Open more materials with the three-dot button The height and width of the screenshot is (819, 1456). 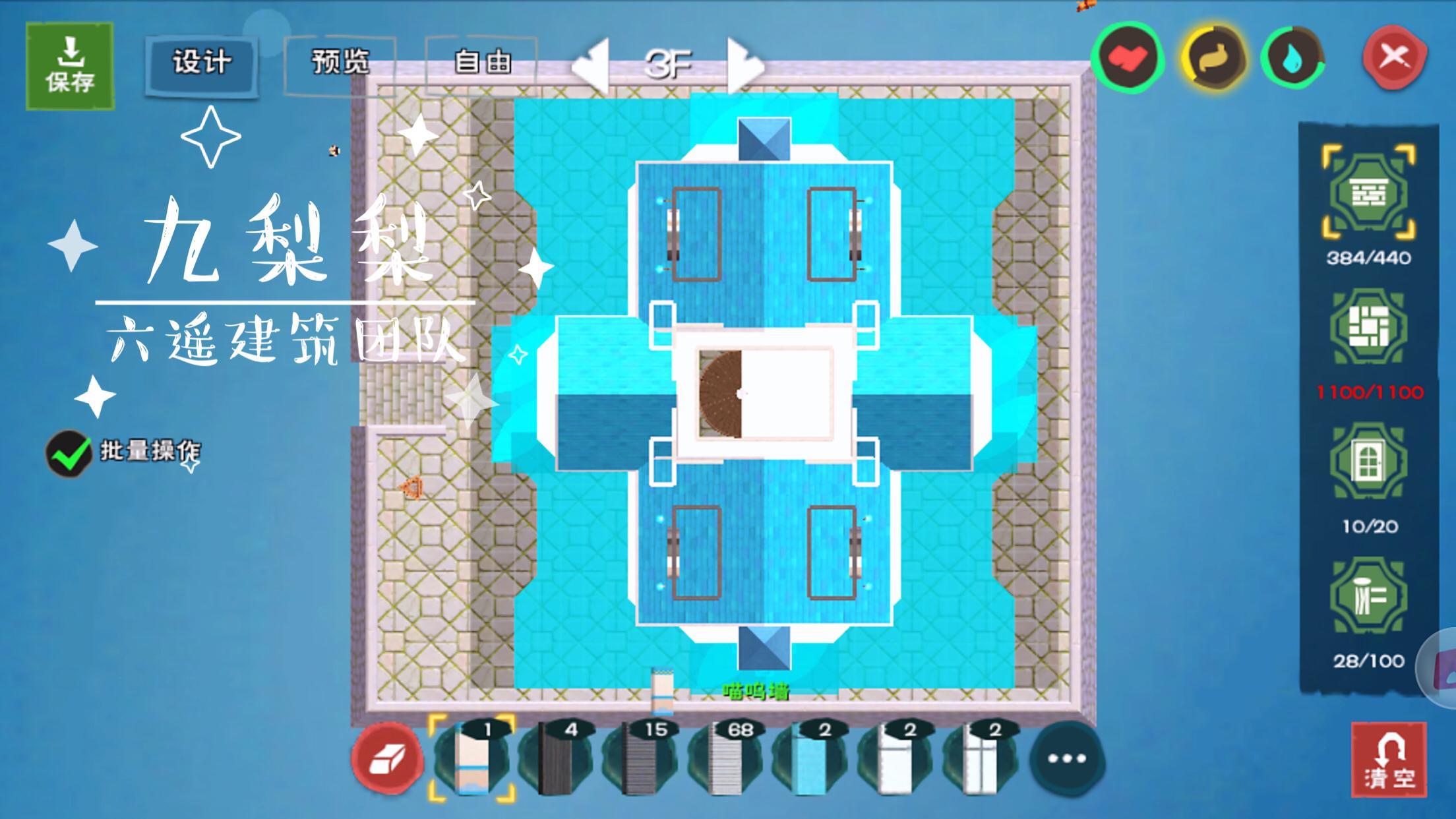1066,759
